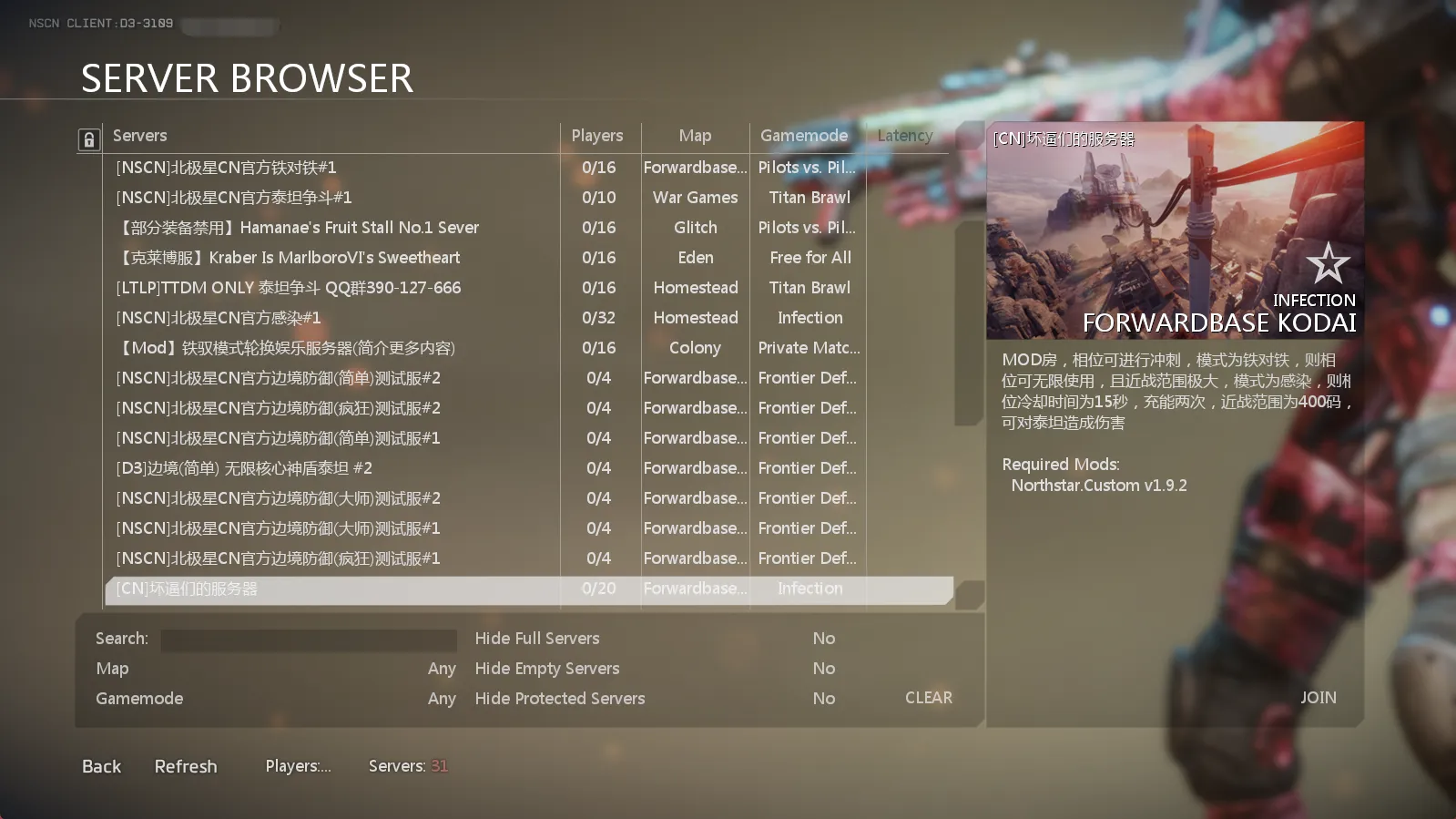Viewport: 1456px width, 819px height.
Task: Refresh the server list
Action: tap(185, 765)
